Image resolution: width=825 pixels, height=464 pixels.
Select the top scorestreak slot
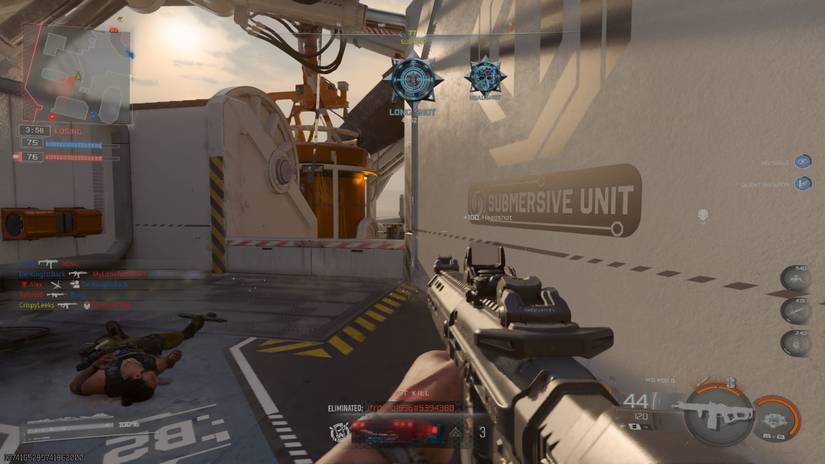pyautogui.click(x=797, y=277)
